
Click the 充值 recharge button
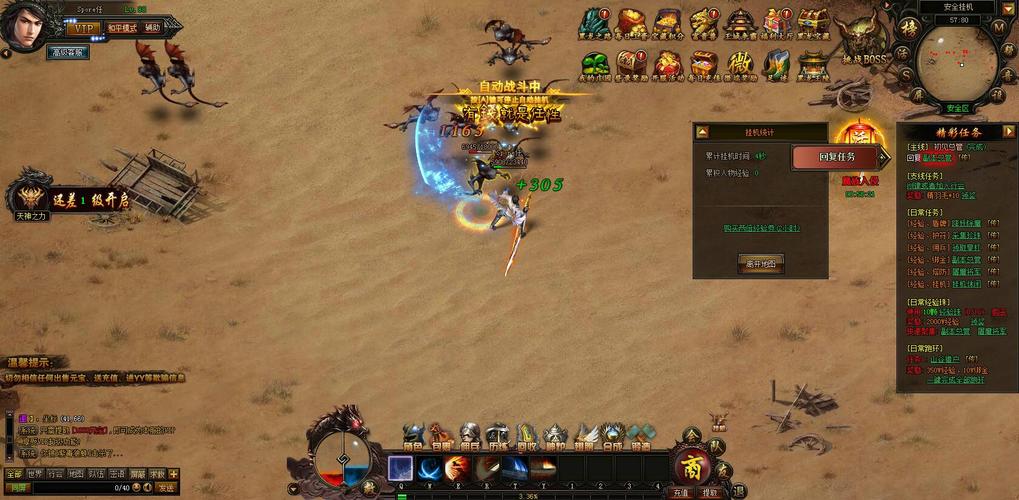[681, 492]
